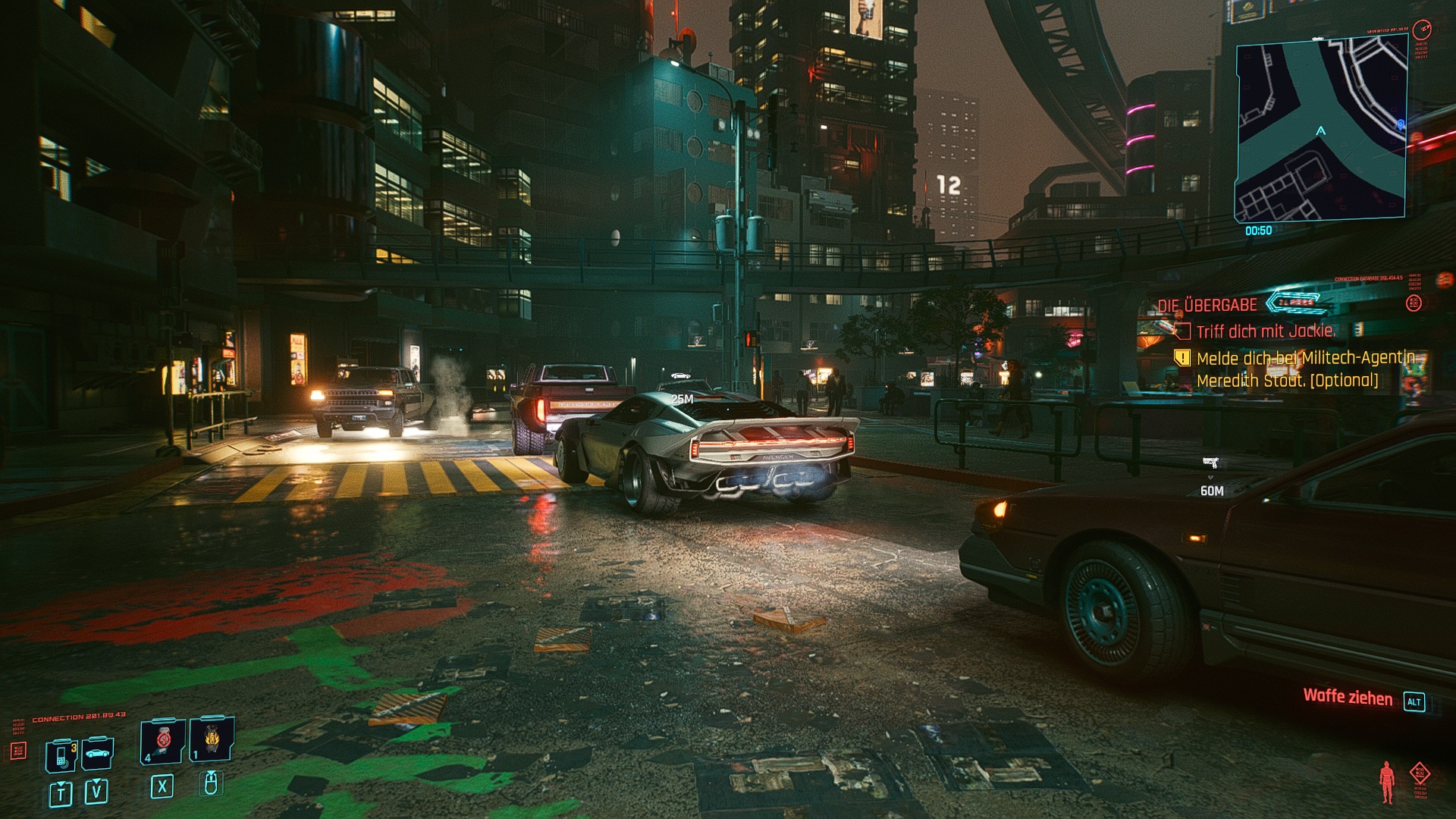The height and width of the screenshot is (819, 1456).
Task: Select the phone icon with 3 notifications
Action: 61,755
